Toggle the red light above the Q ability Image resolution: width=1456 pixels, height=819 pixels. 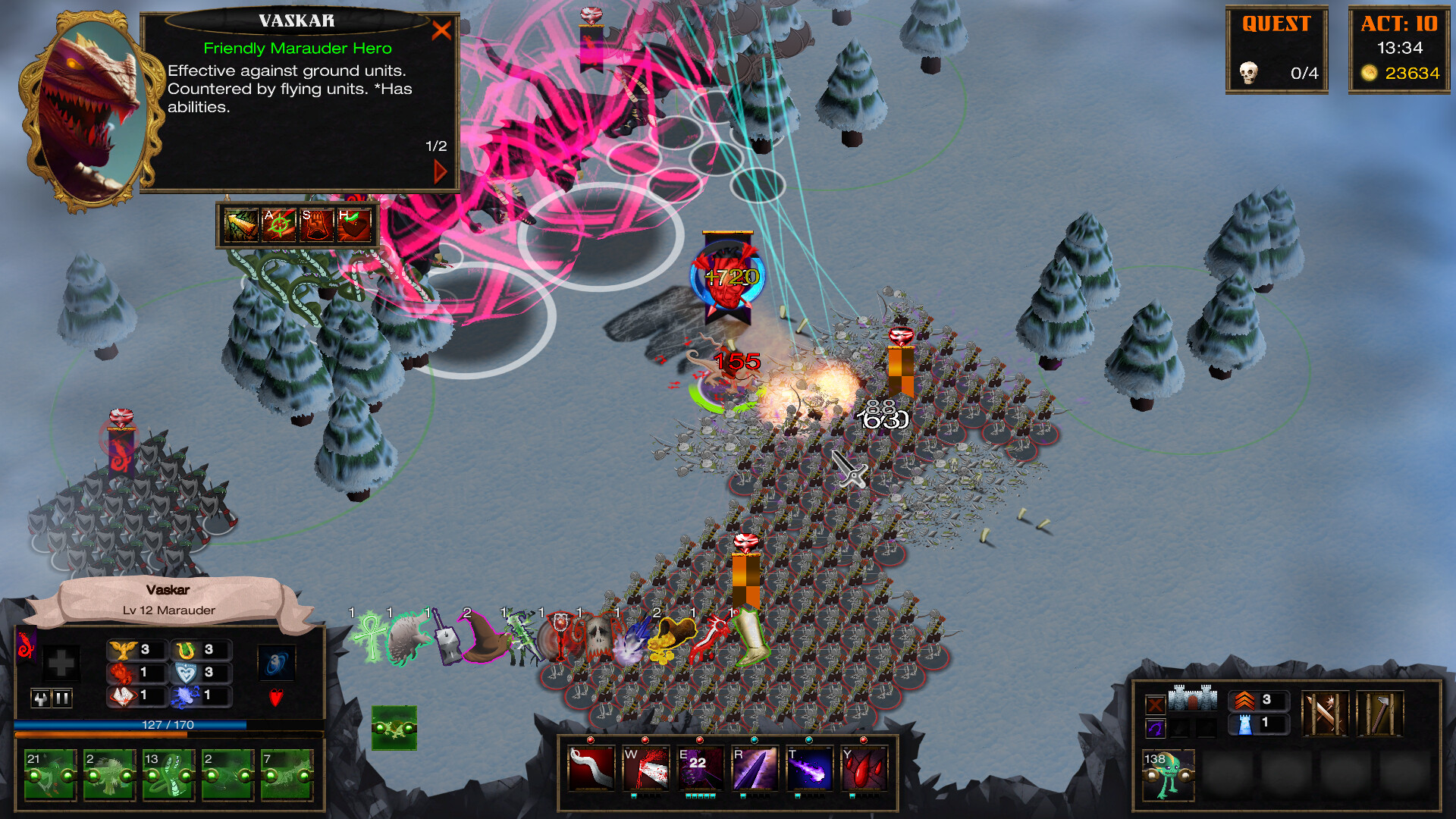591,740
